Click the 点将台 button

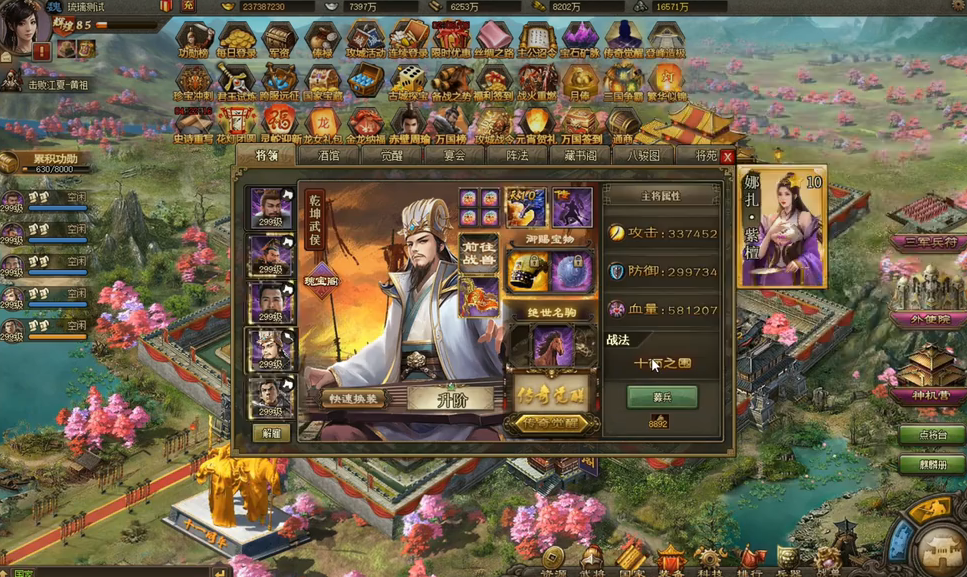pyautogui.click(x=929, y=435)
